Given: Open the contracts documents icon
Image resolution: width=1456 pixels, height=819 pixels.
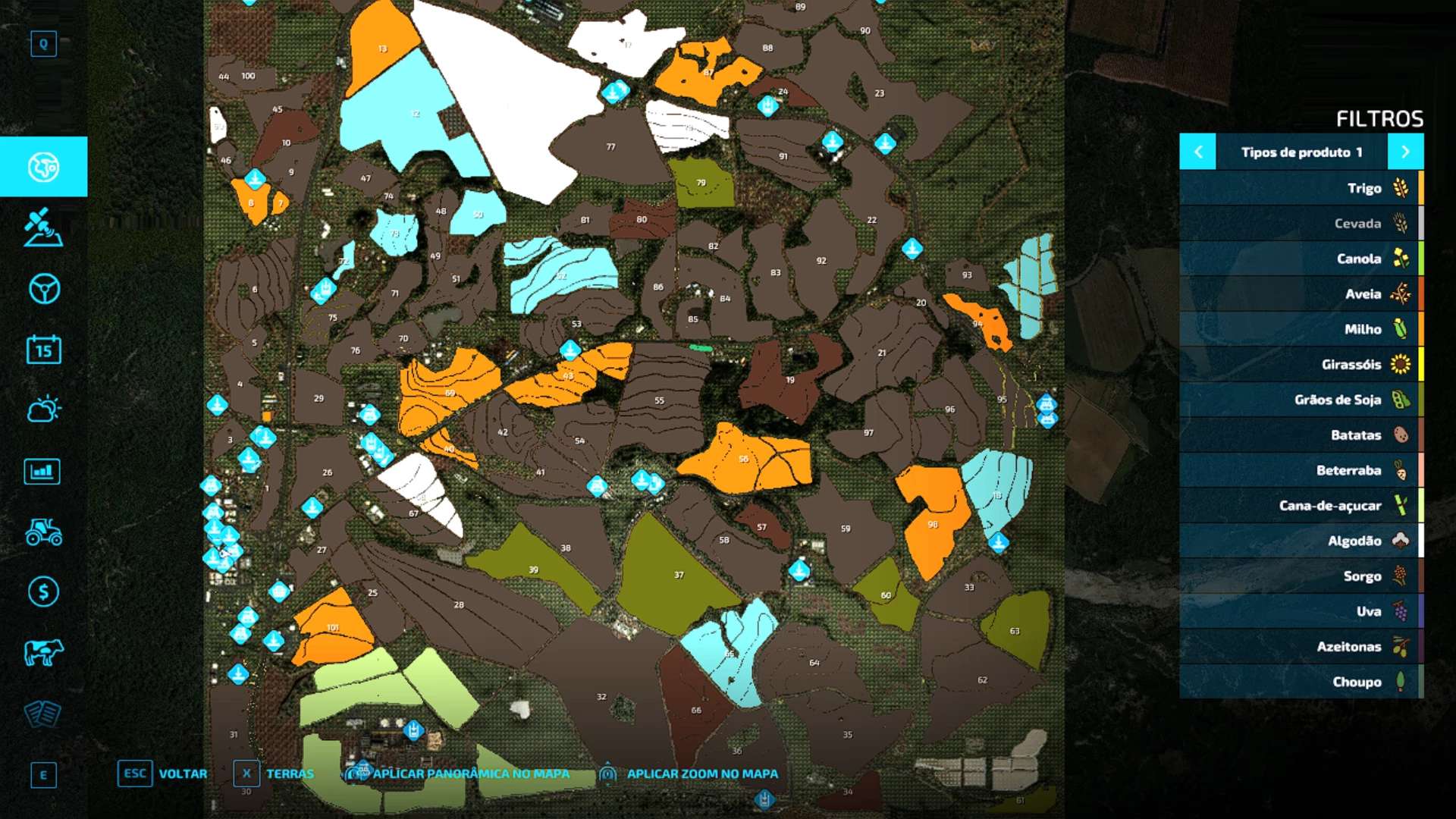Looking at the screenshot, I should pos(44,713).
